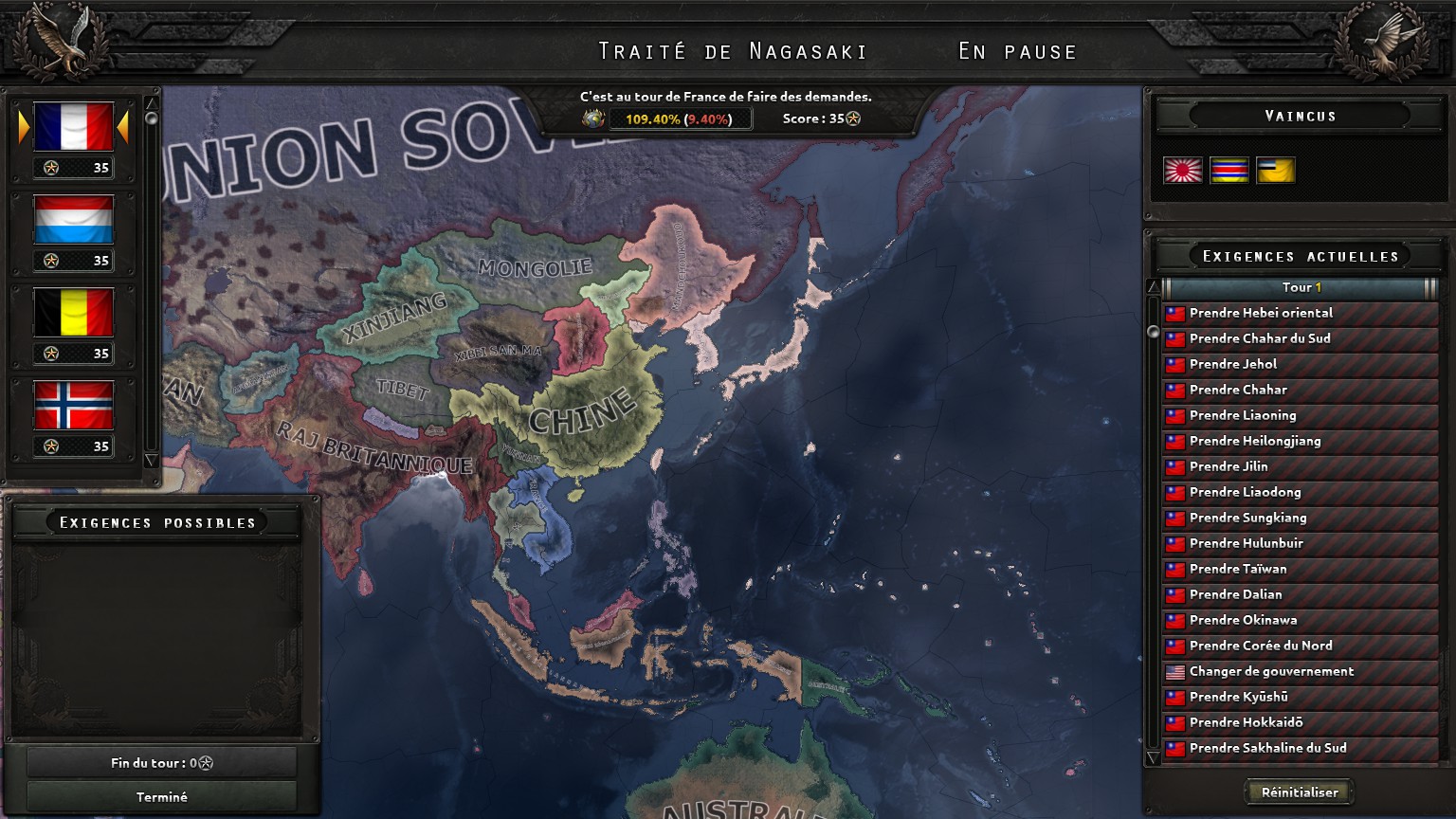This screenshot has height=819, width=1456.
Task: Select the Changer de gouvernement demand
Action: (1300, 671)
